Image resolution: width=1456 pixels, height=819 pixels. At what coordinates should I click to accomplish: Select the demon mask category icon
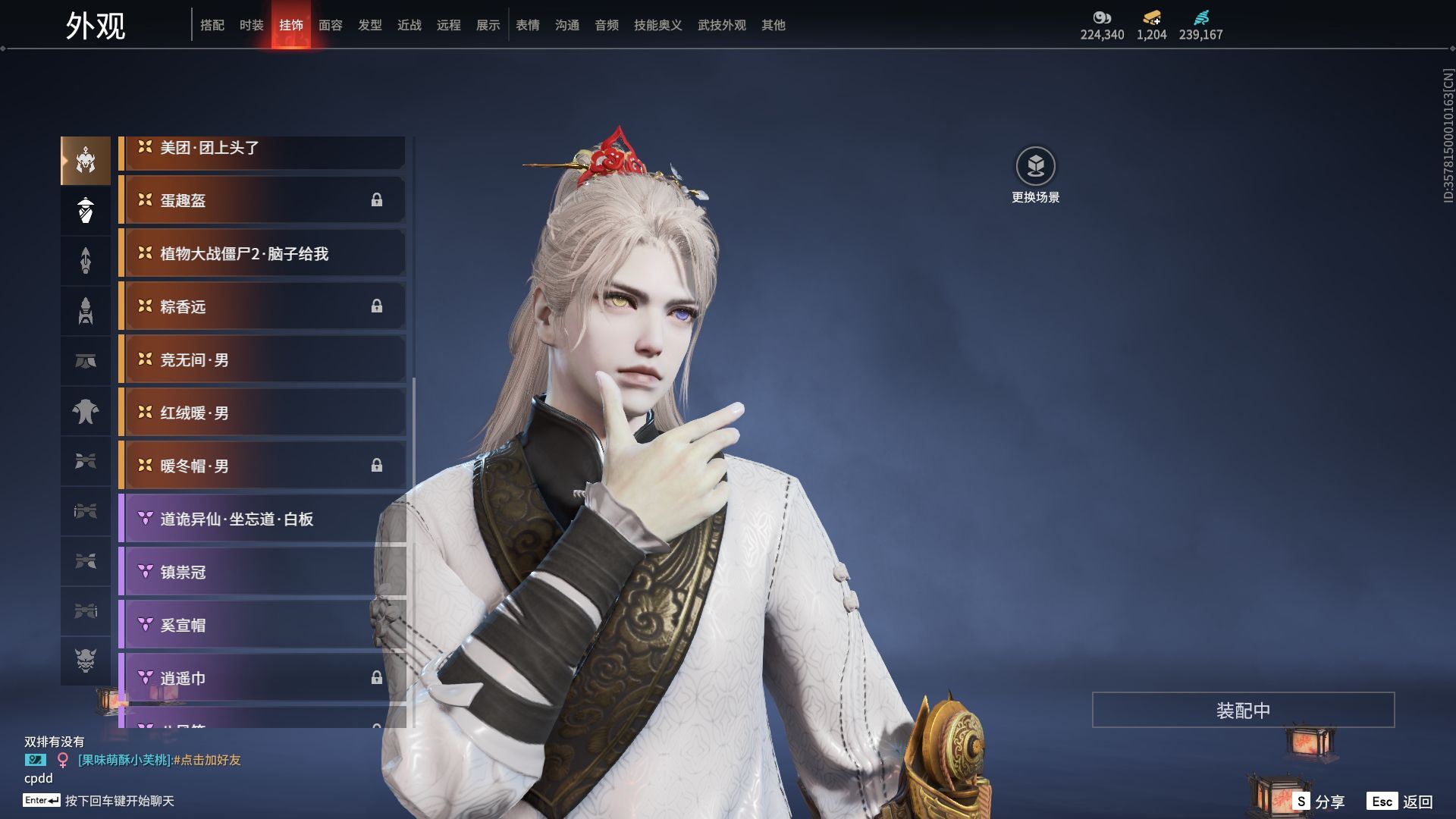click(x=86, y=661)
